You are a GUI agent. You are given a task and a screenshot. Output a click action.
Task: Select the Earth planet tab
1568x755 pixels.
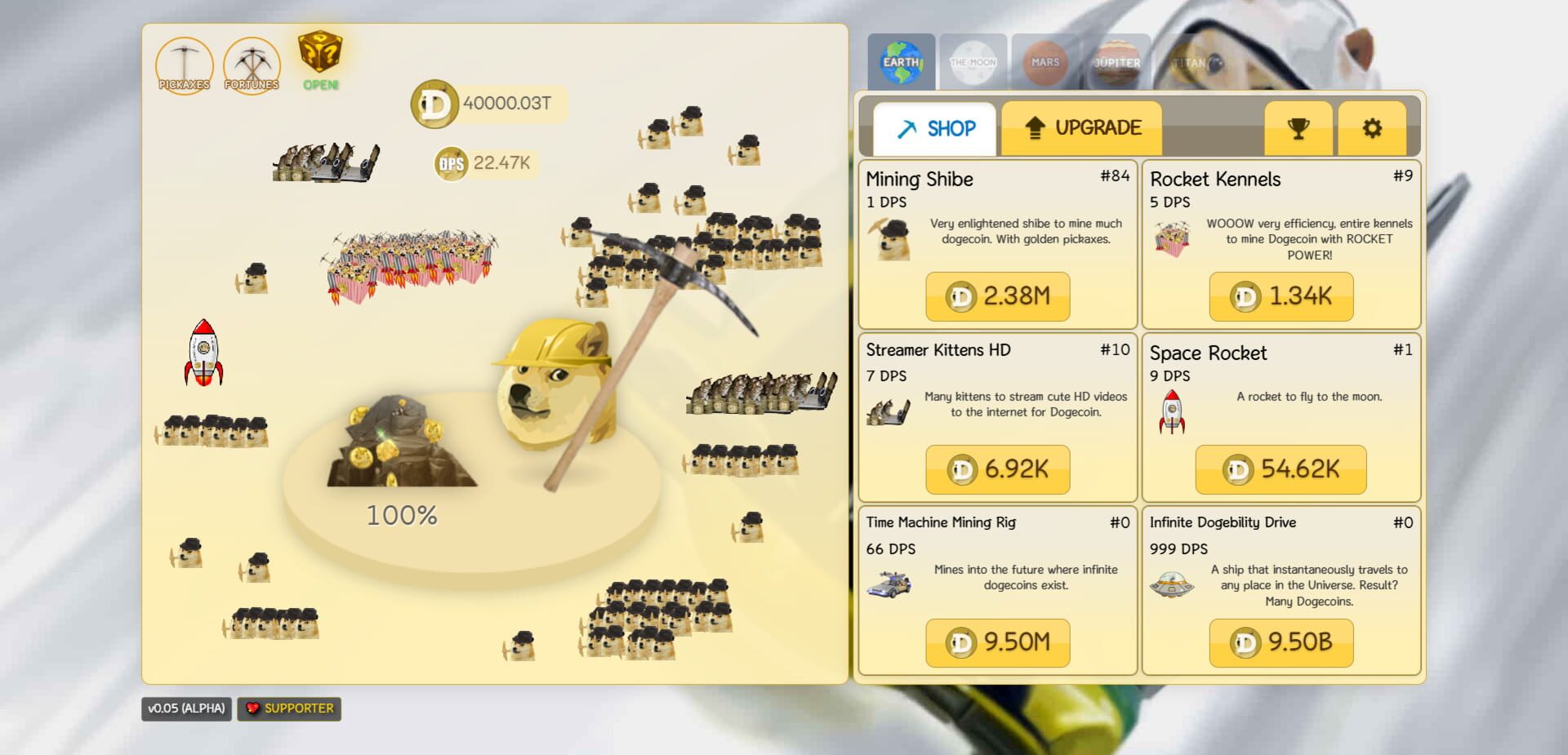(x=903, y=61)
